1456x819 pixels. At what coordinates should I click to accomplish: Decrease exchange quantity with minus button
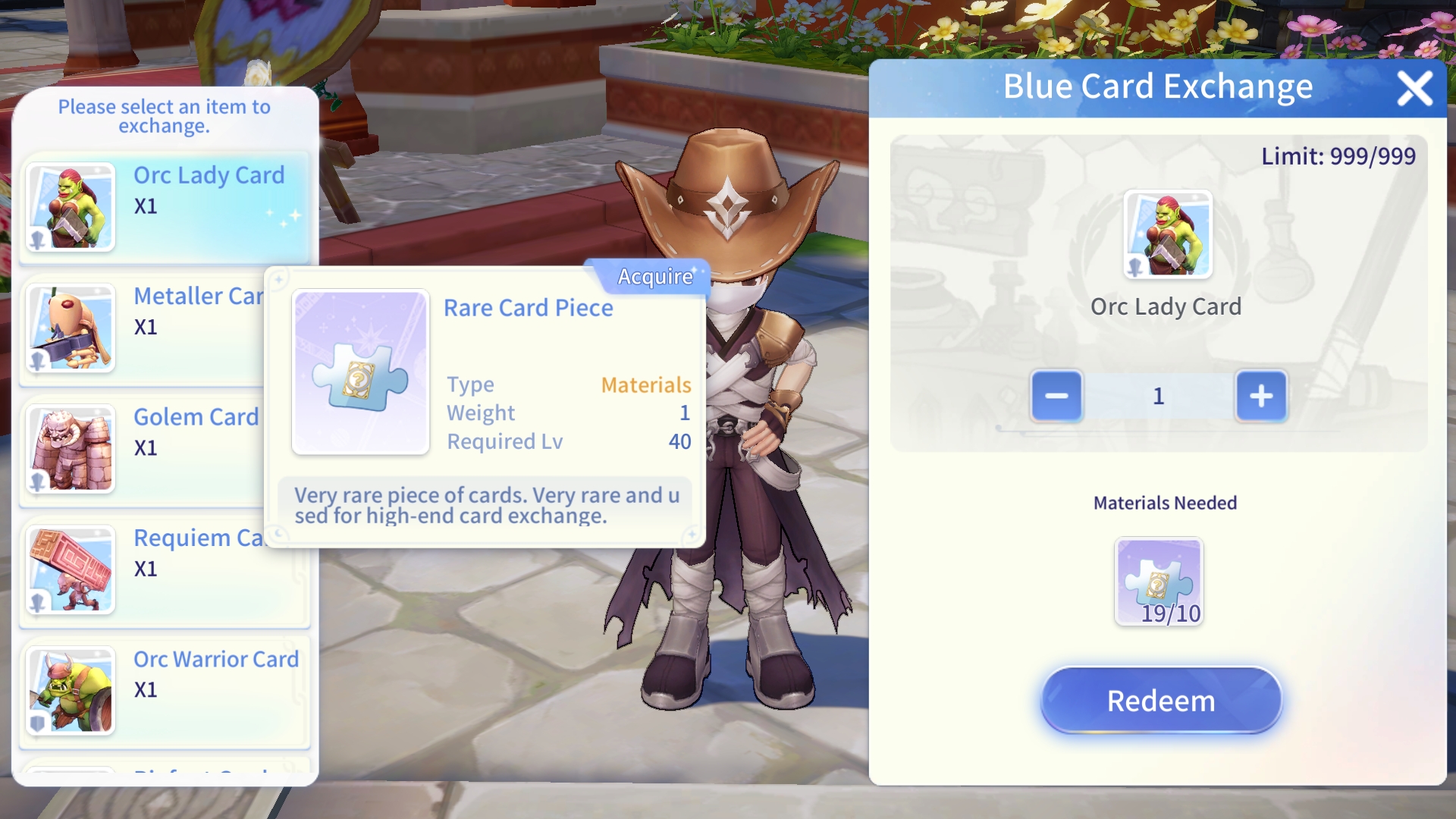pyautogui.click(x=1056, y=396)
